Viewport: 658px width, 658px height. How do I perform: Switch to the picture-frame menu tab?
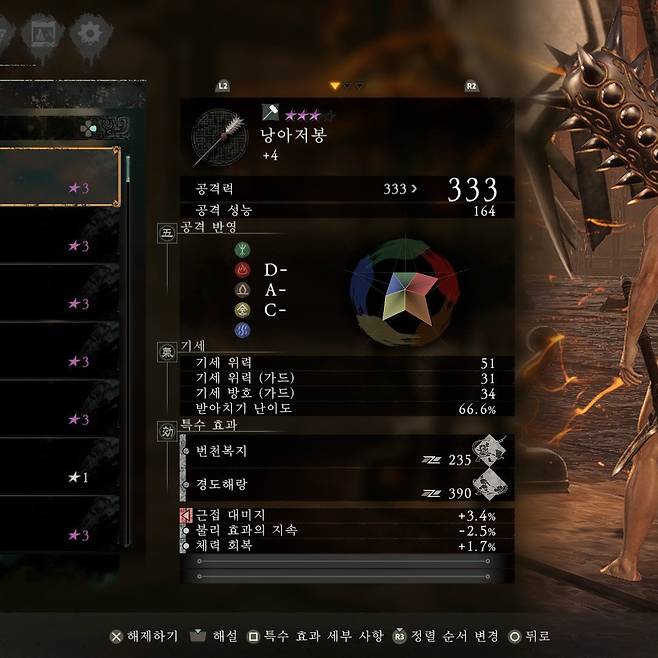click(41, 32)
